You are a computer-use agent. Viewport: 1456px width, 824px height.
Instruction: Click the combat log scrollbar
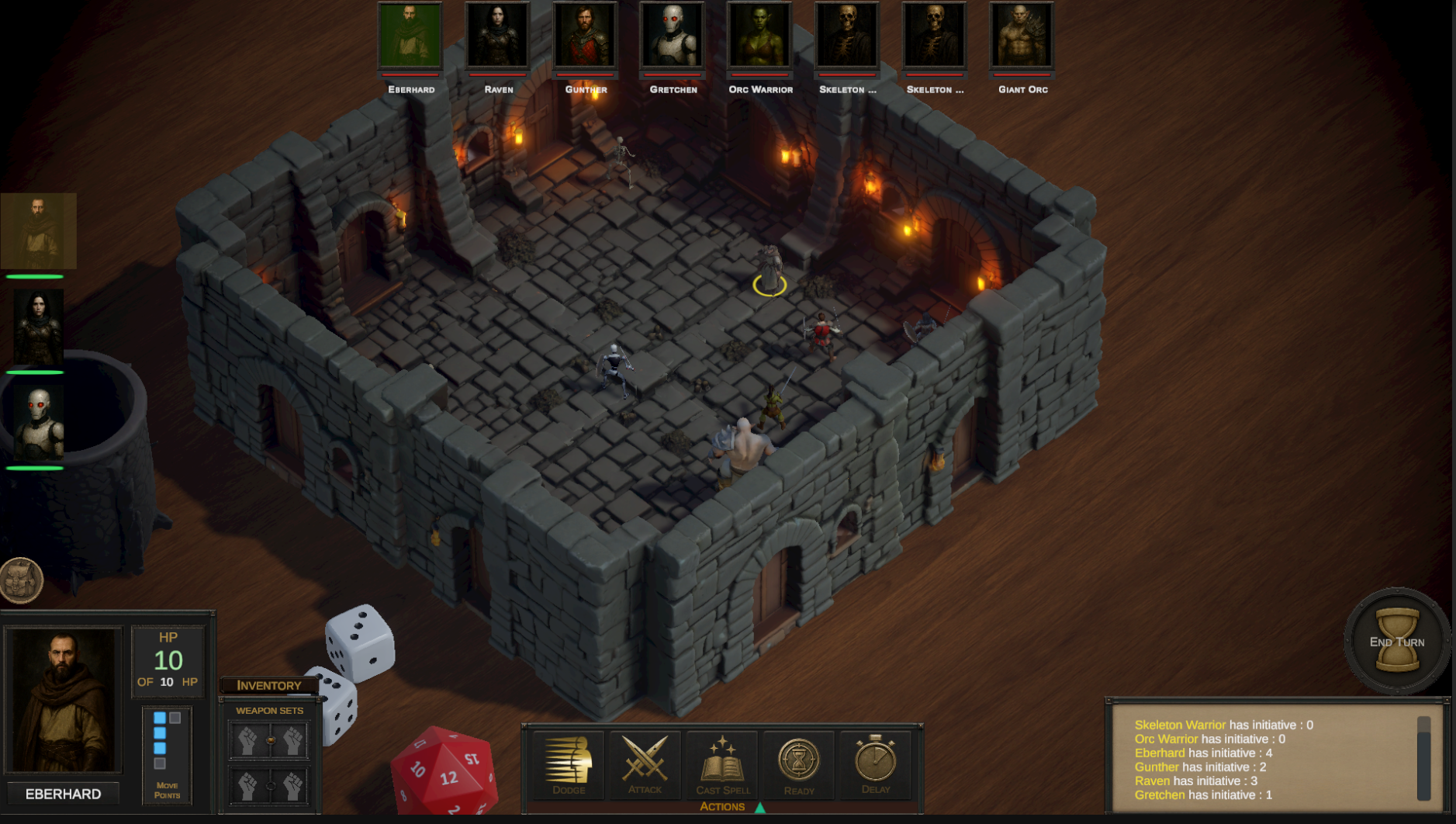(x=1423, y=758)
